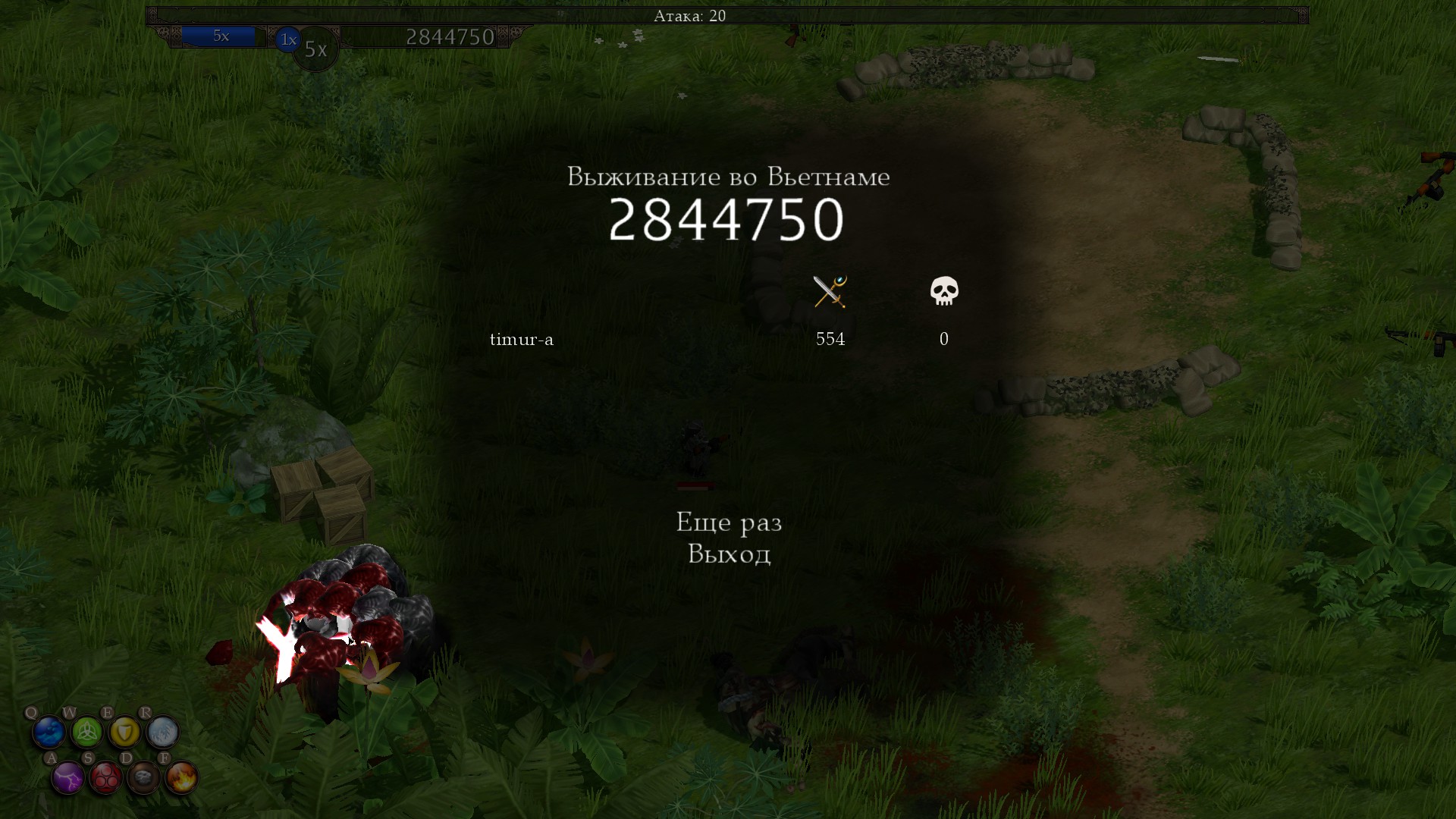Select the blue water ability bound to Q
The image size is (1456, 819).
click(x=48, y=732)
